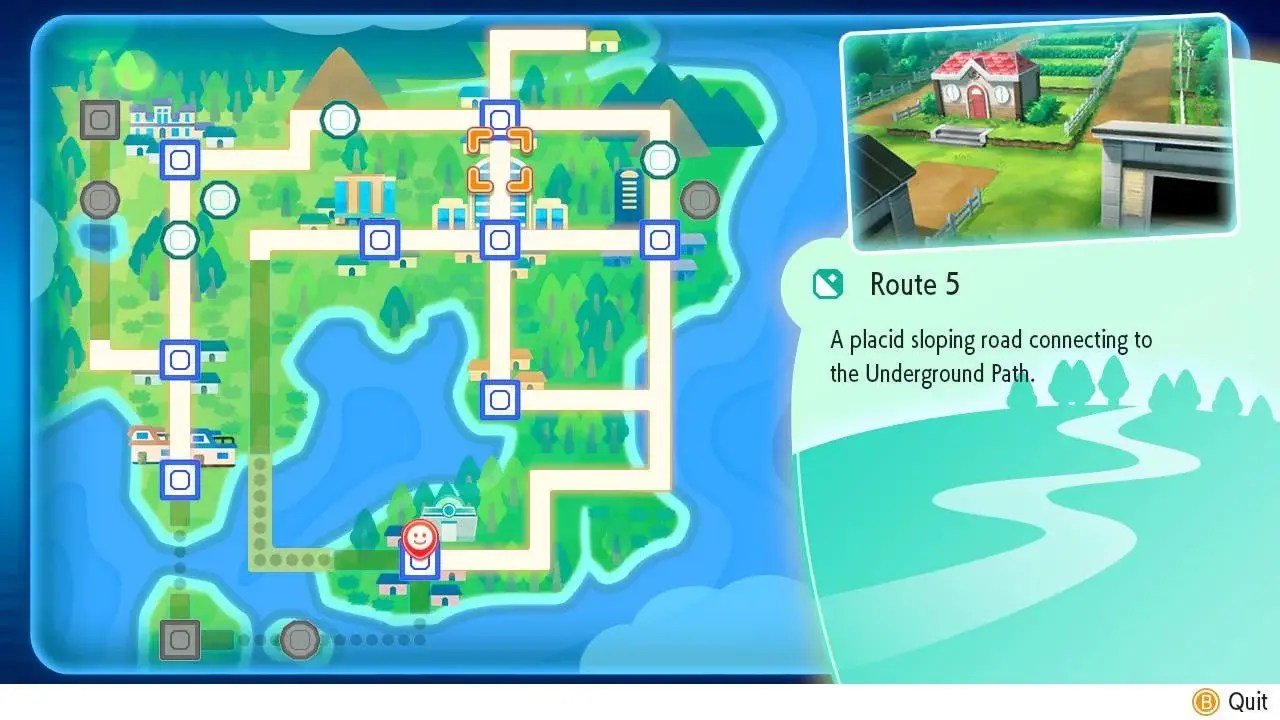Viewport: 1280px width, 720px height.
Task: Select the grey Pallet Town square marker
Action: [178, 641]
